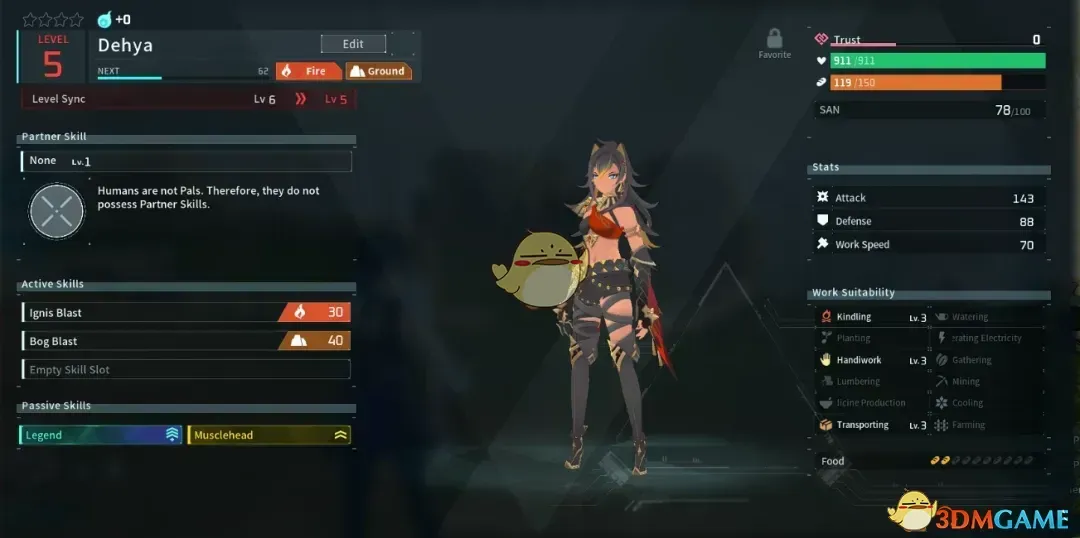Viewport: 1080px width, 538px height.
Task: Choose the Empty Skill Slot
Action: pyautogui.click(x=186, y=370)
